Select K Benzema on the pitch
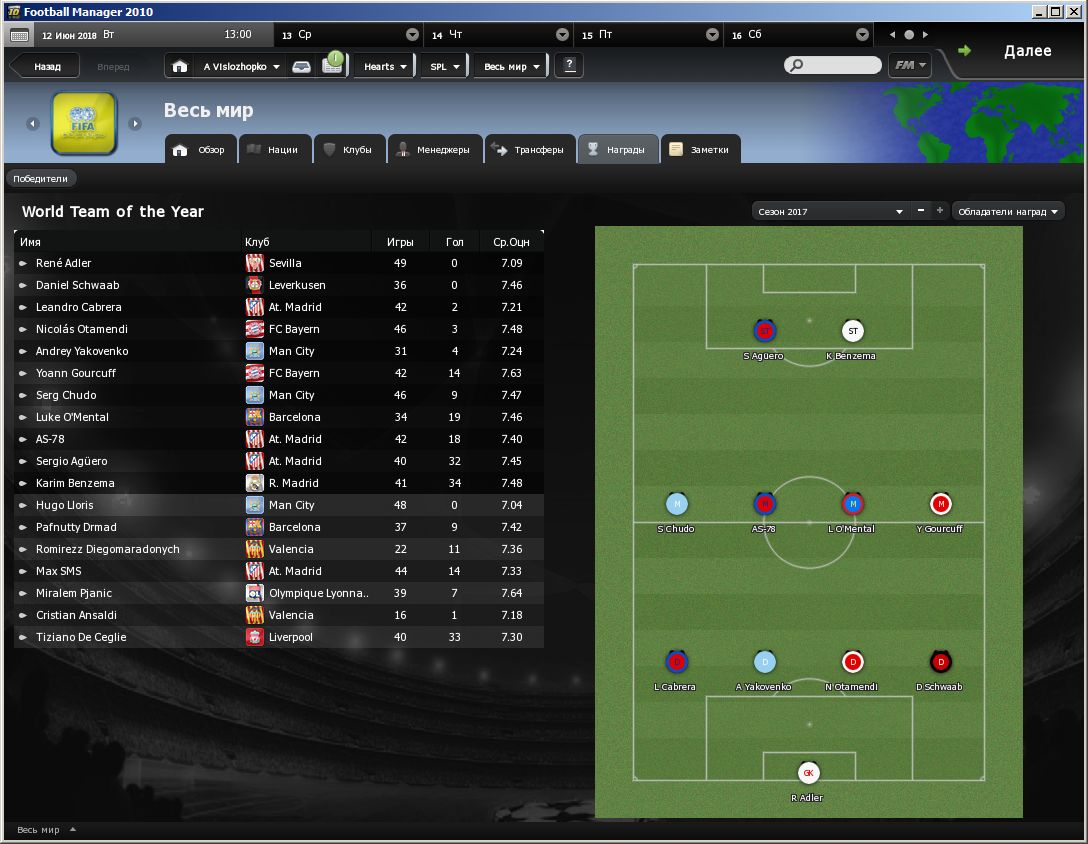The height and width of the screenshot is (844, 1088). [x=852, y=332]
